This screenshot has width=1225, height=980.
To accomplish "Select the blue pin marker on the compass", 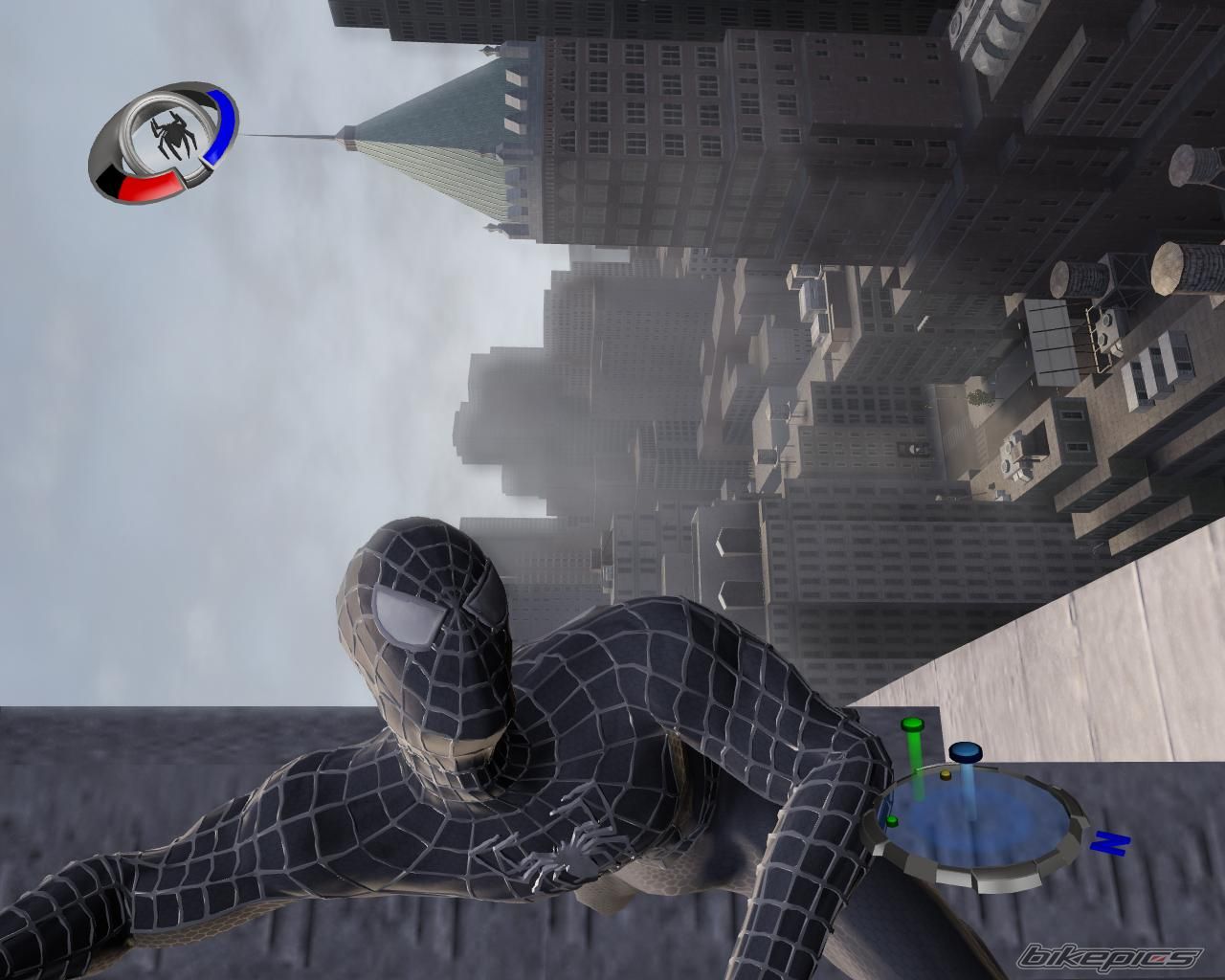I will point(965,751).
